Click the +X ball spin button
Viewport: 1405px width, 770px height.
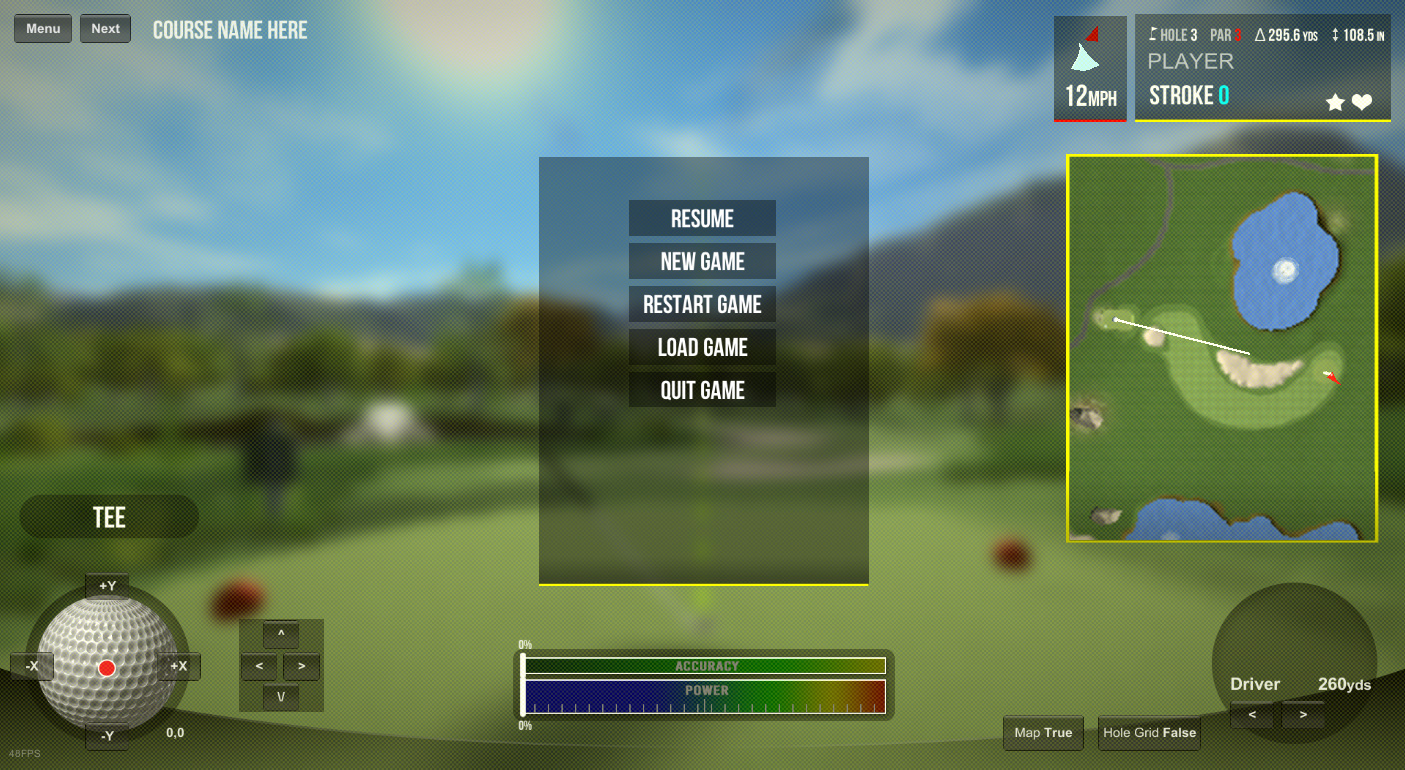(179, 666)
